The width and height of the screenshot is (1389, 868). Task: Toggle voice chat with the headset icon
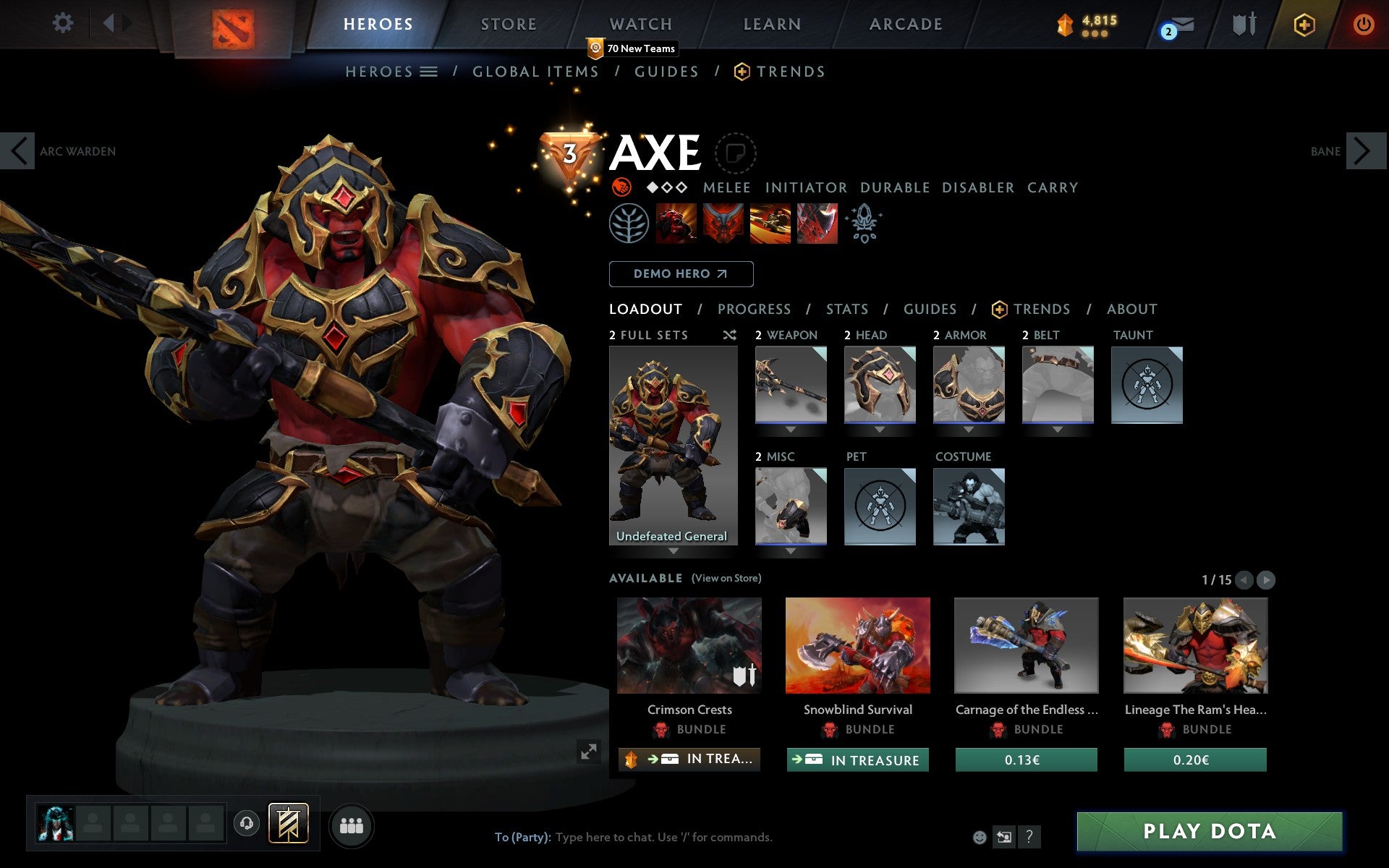point(247,822)
